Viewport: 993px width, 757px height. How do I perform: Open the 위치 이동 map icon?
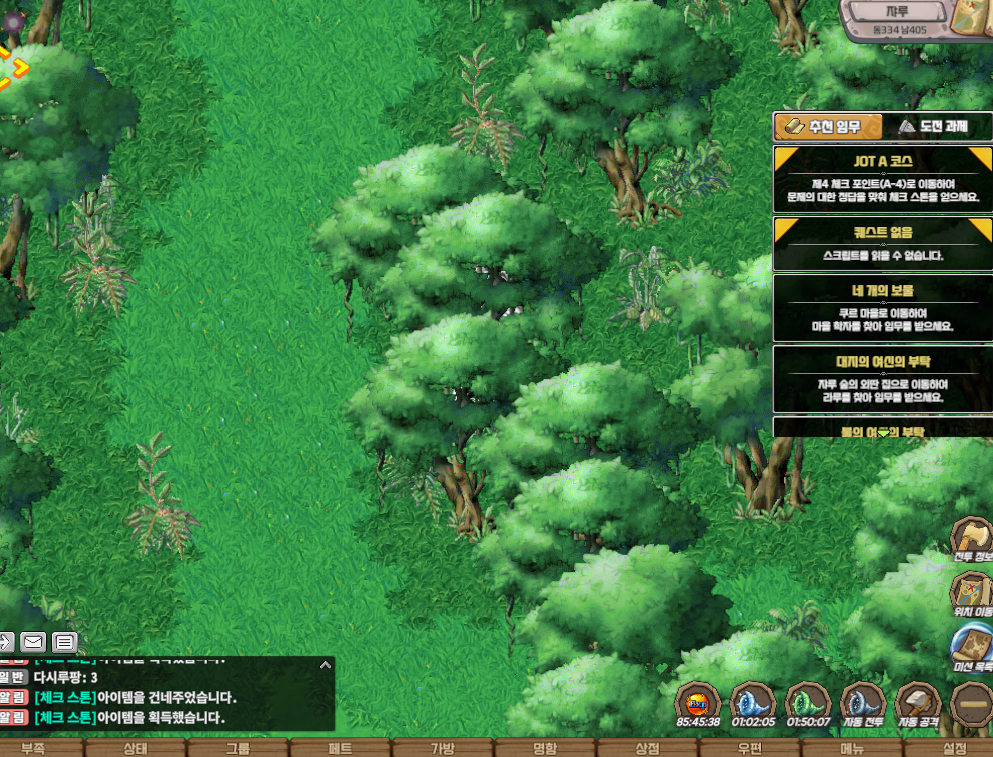(x=971, y=595)
